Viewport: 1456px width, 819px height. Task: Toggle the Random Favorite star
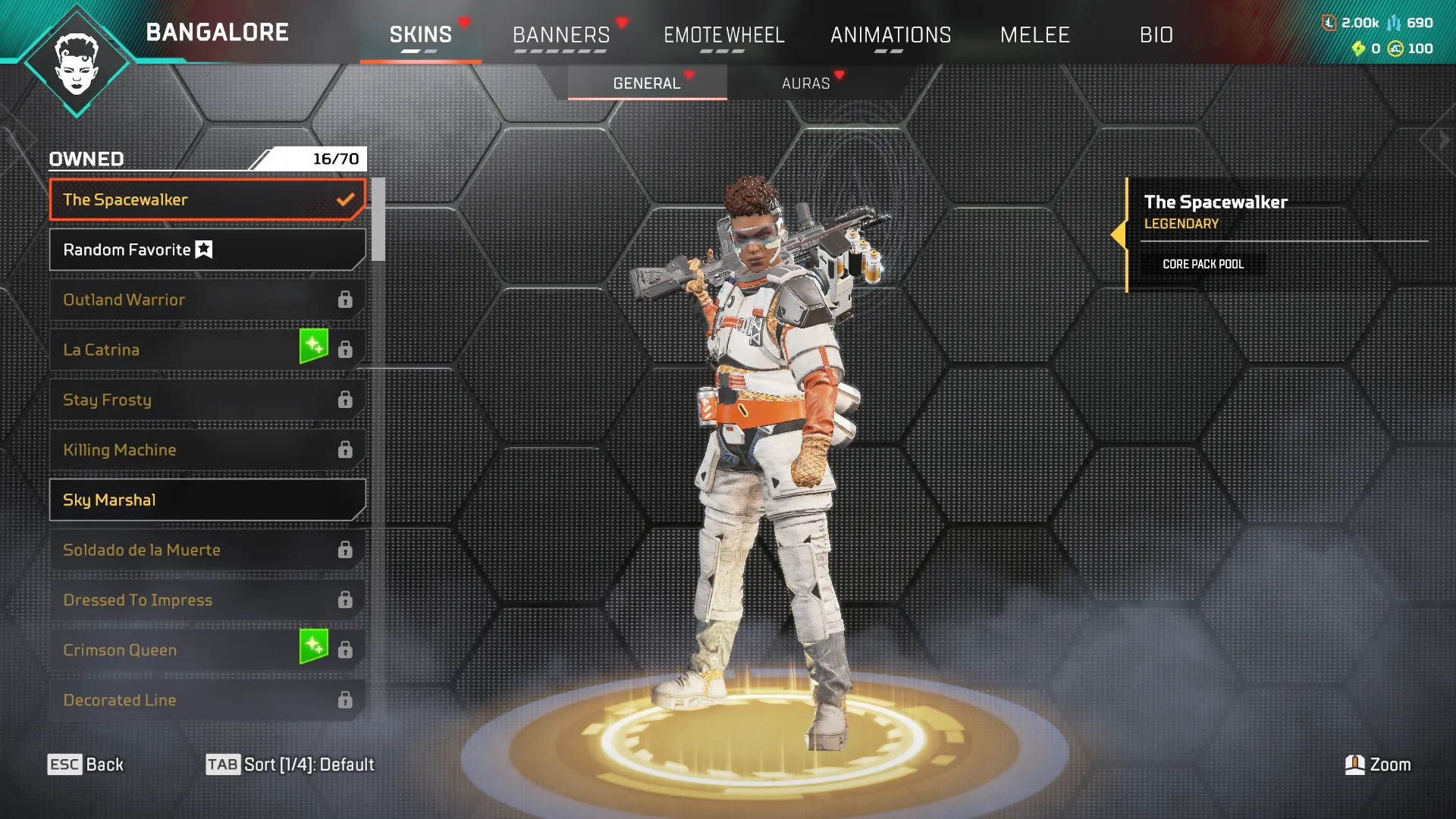pos(205,249)
